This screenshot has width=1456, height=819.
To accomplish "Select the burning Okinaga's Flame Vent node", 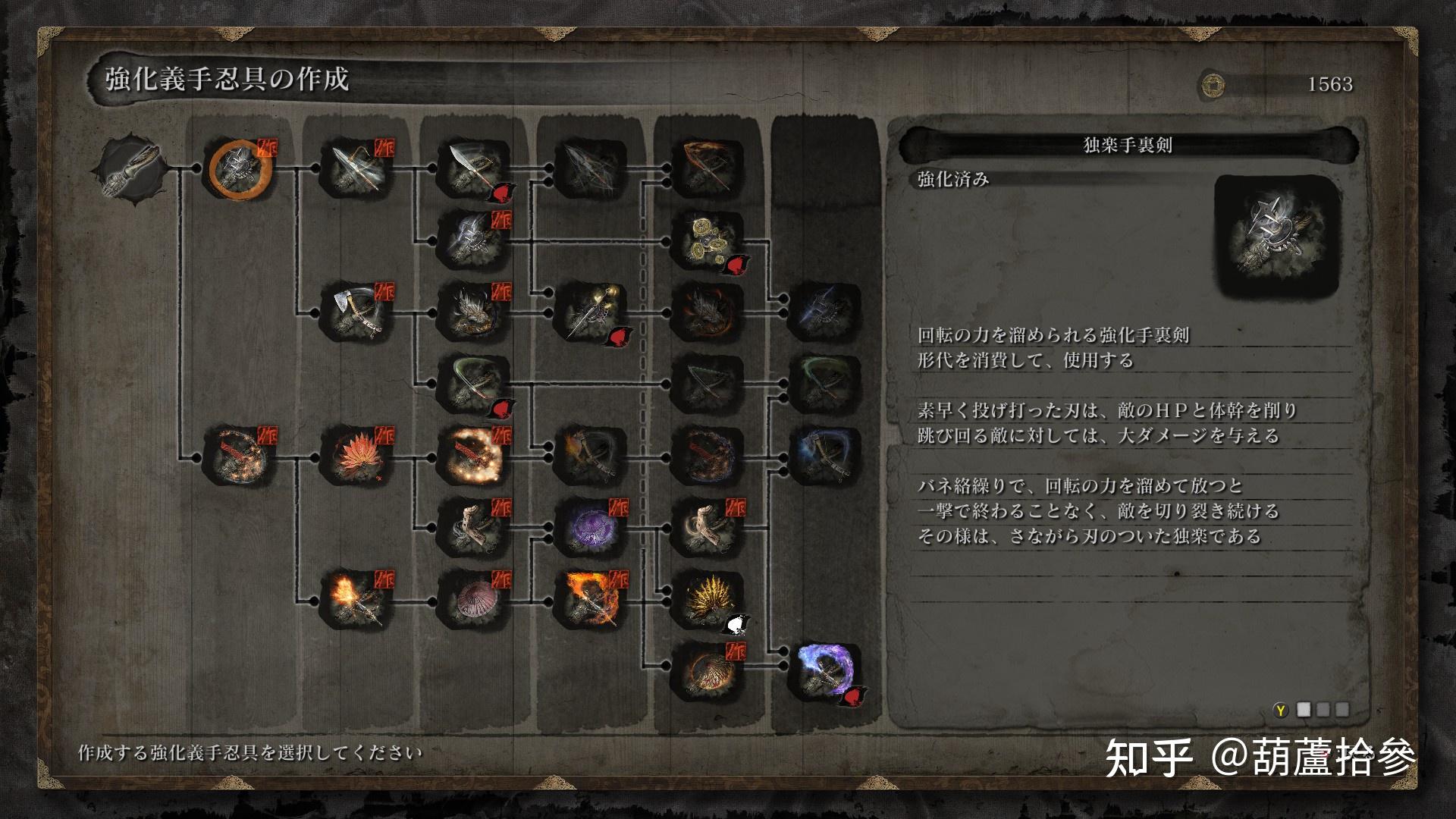I will (591, 599).
